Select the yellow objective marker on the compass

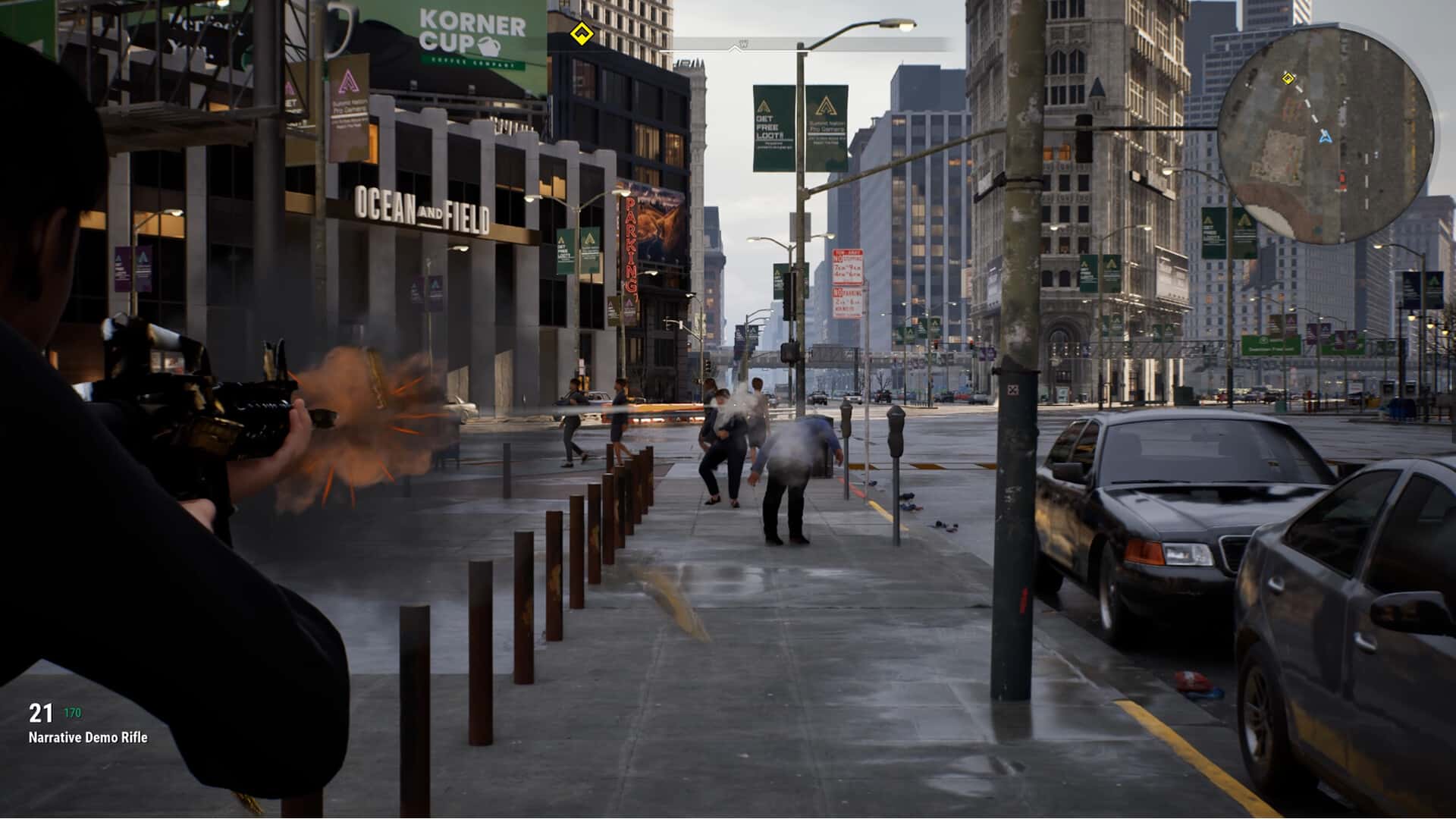point(581,33)
